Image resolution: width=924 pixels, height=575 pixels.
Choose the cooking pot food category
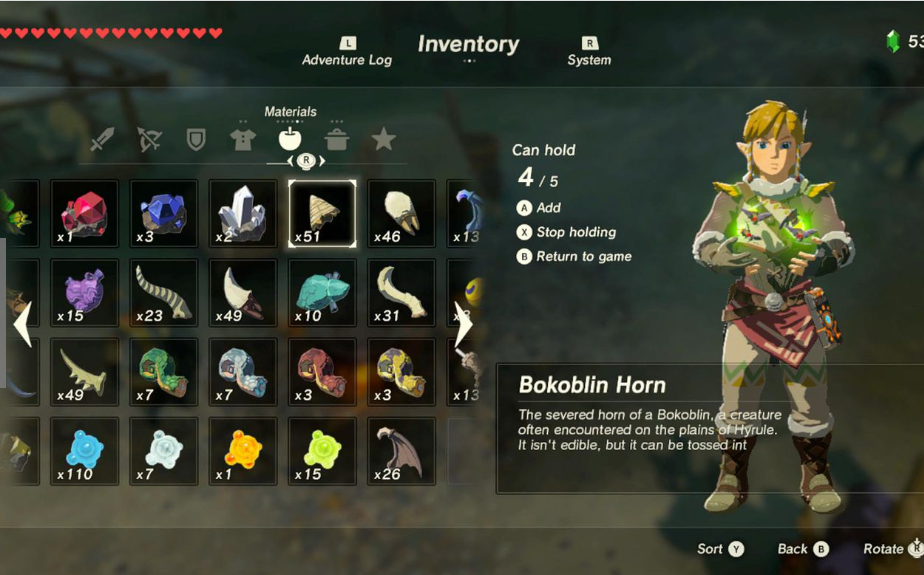pyautogui.click(x=337, y=139)
